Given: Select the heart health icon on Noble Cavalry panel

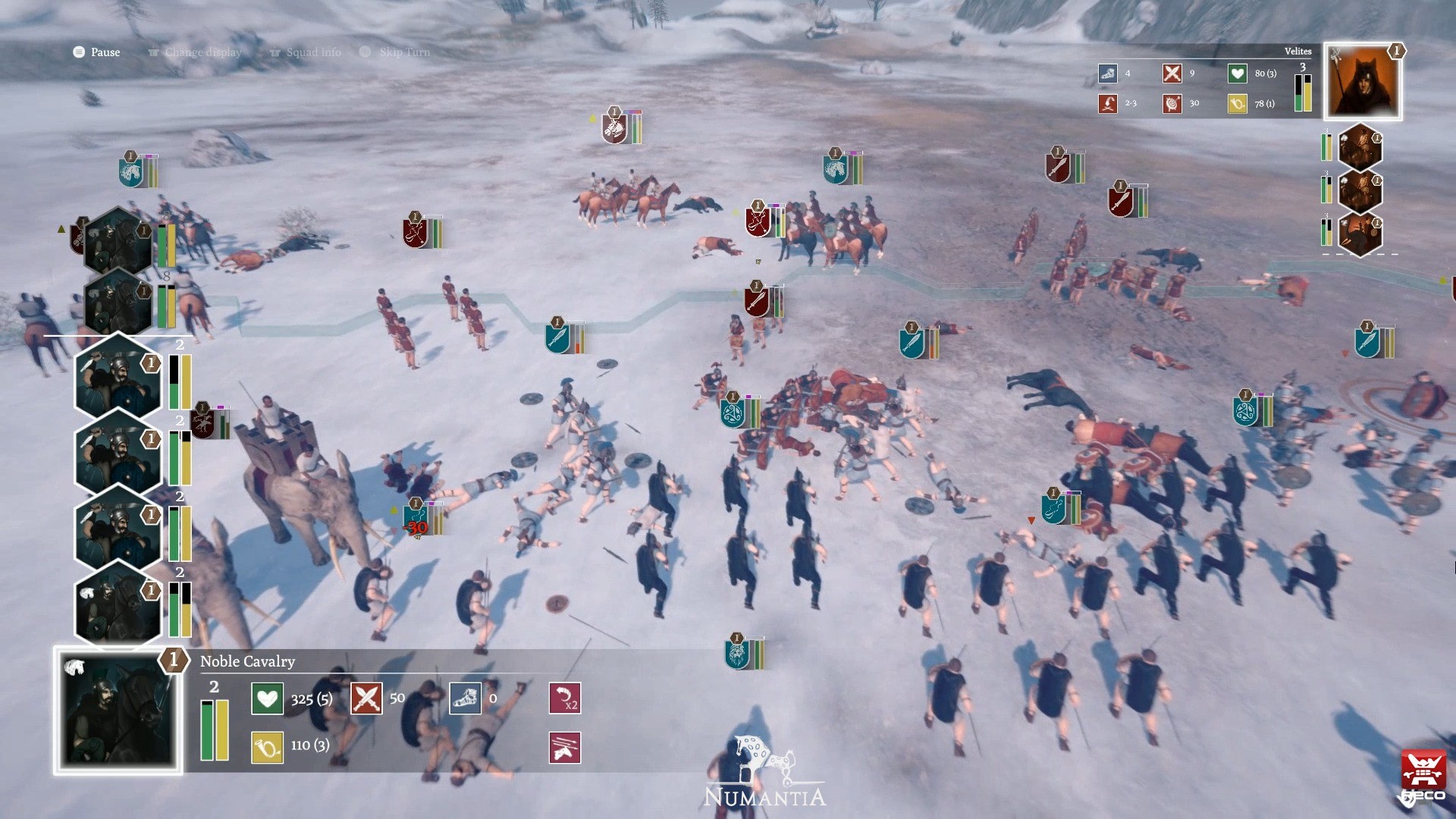Looking at the screenshot, I should click(266, 698).
